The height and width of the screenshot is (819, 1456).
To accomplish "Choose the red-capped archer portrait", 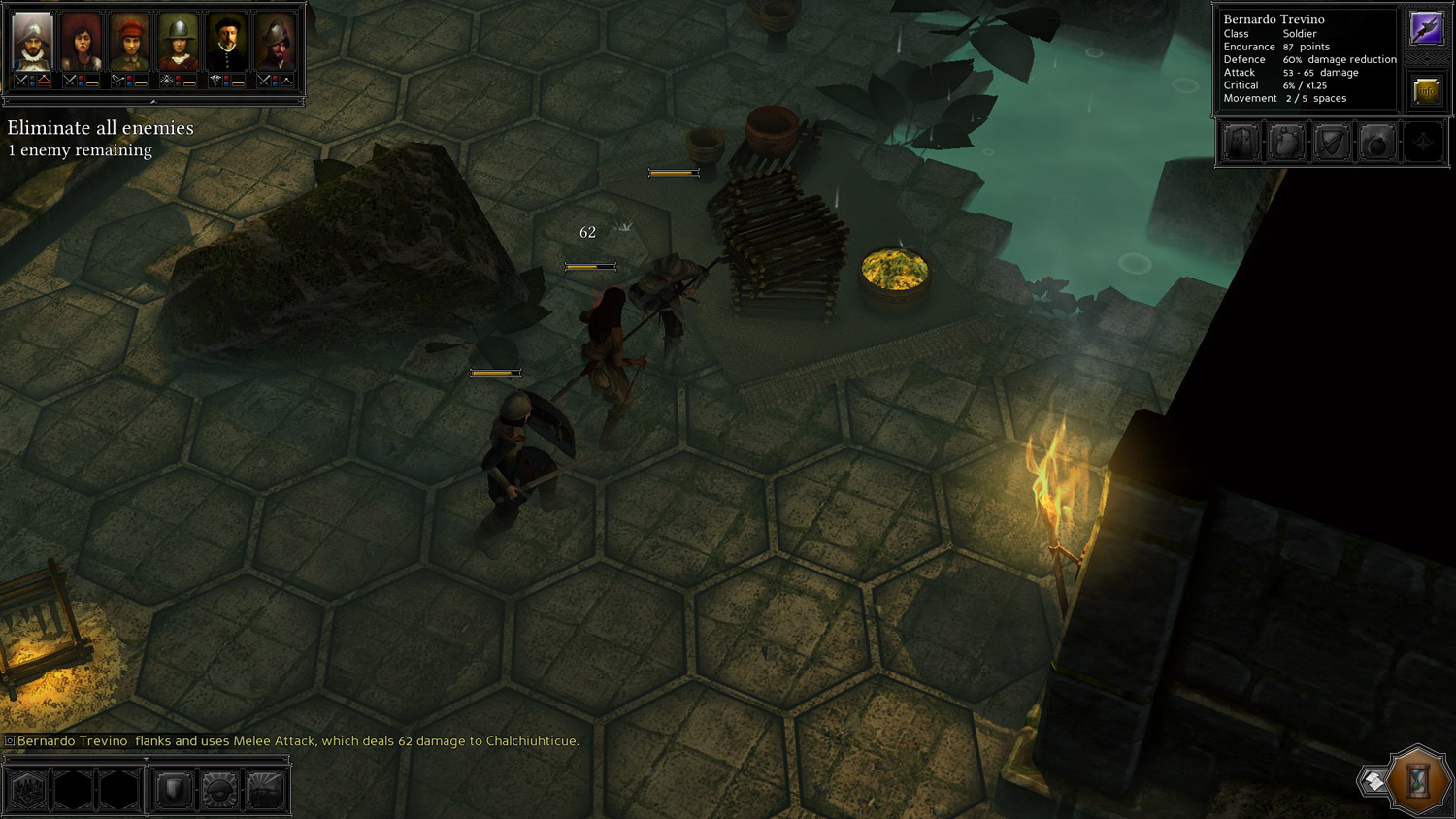I will (x=129, y=43).
